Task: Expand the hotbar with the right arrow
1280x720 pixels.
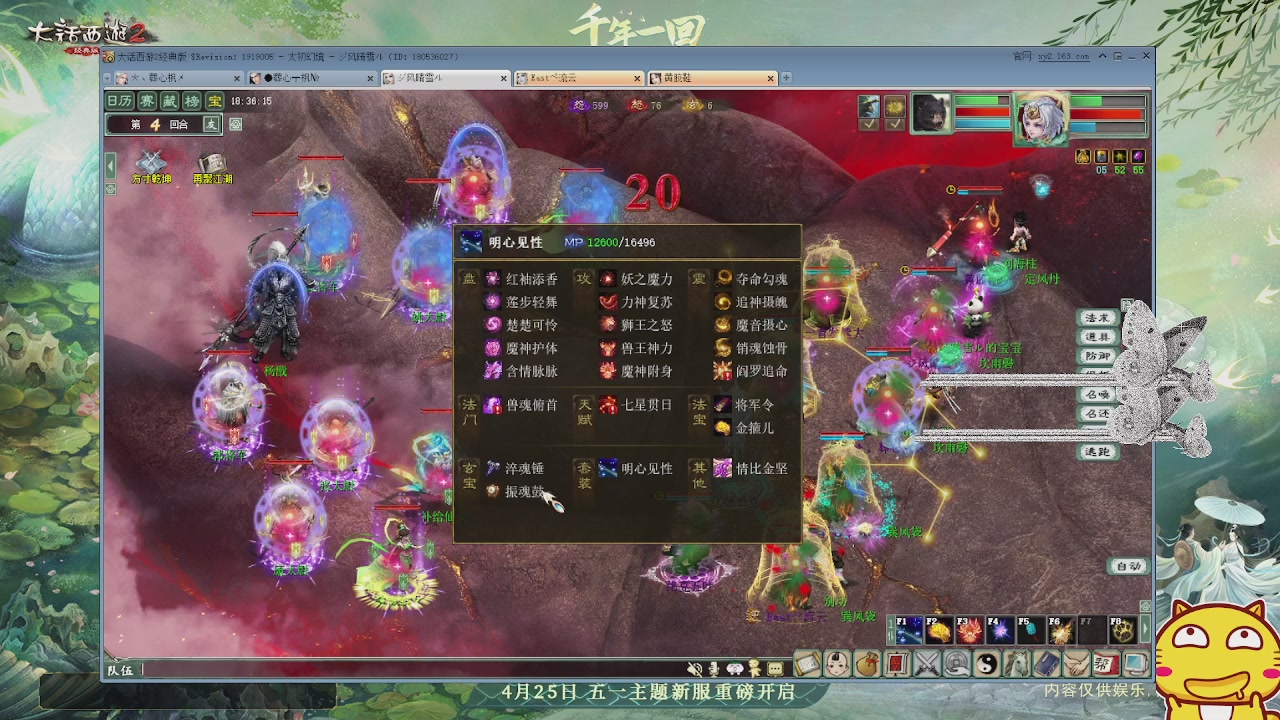Action: click(1145, 627)
